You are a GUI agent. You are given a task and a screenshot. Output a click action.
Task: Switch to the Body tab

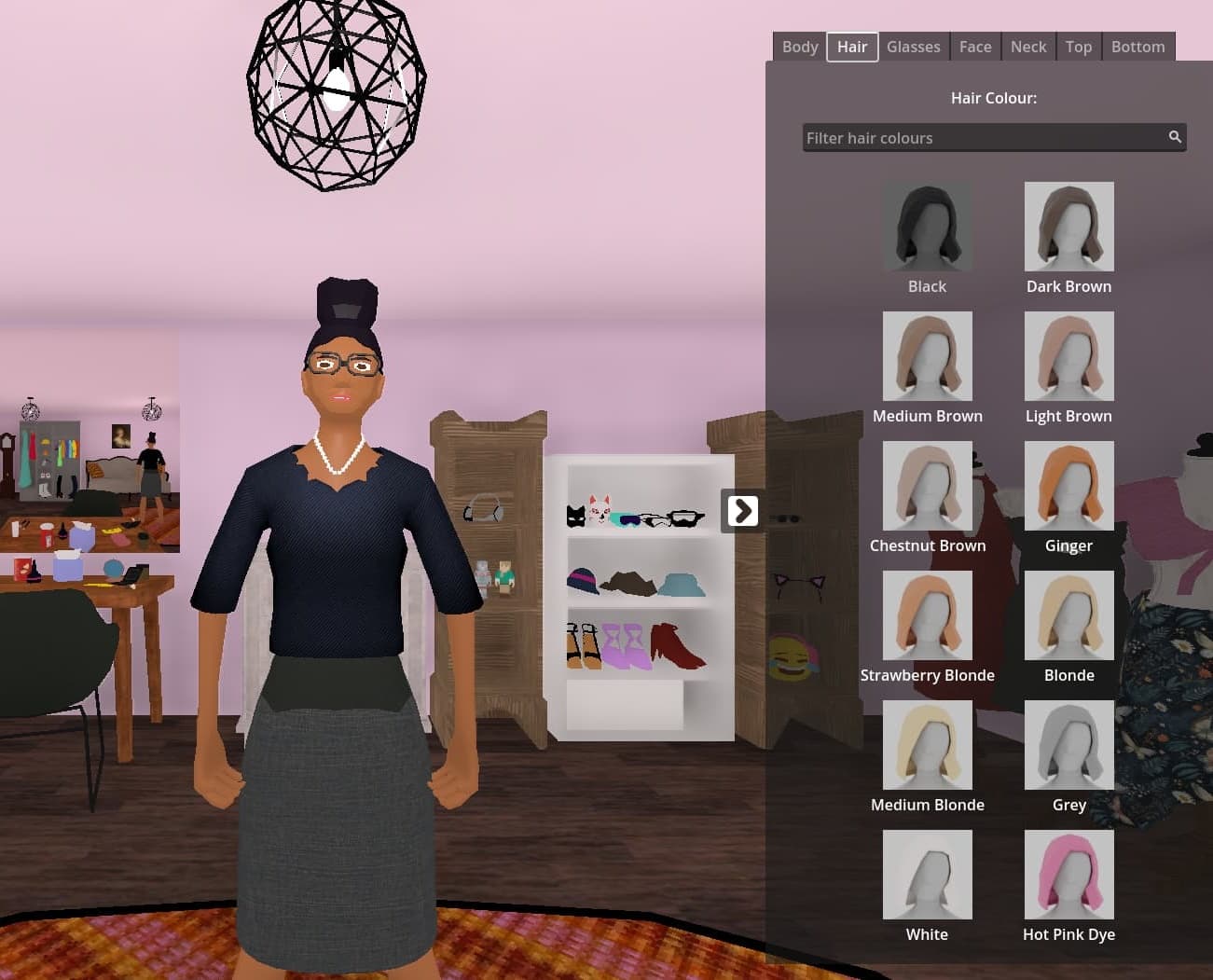click(x=799, y=46)
